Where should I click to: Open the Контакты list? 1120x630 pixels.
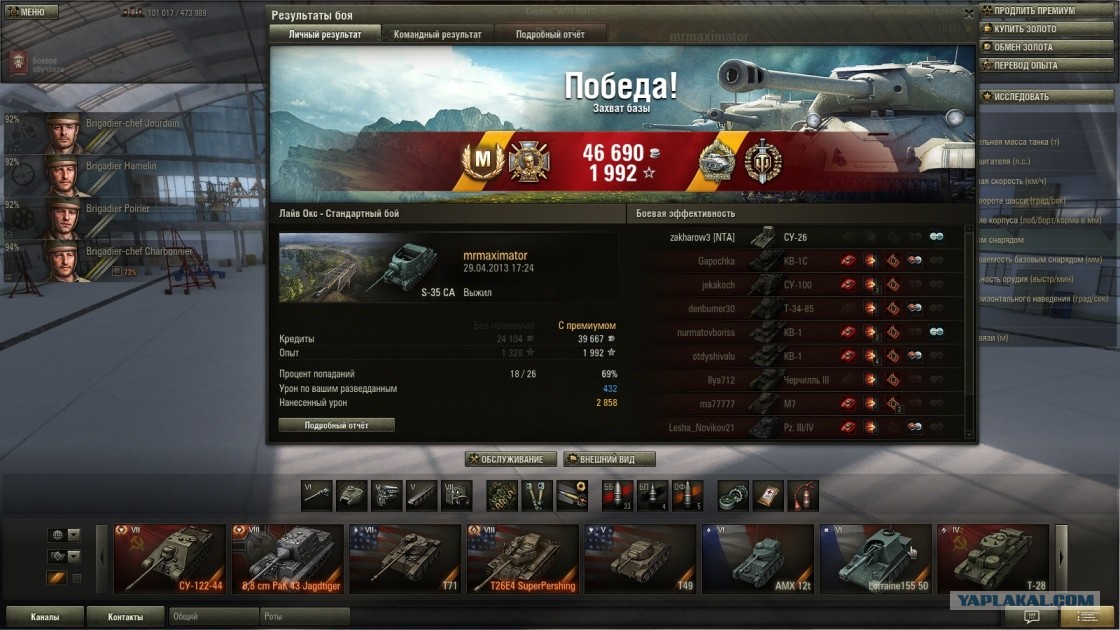(x=125, y=616)
